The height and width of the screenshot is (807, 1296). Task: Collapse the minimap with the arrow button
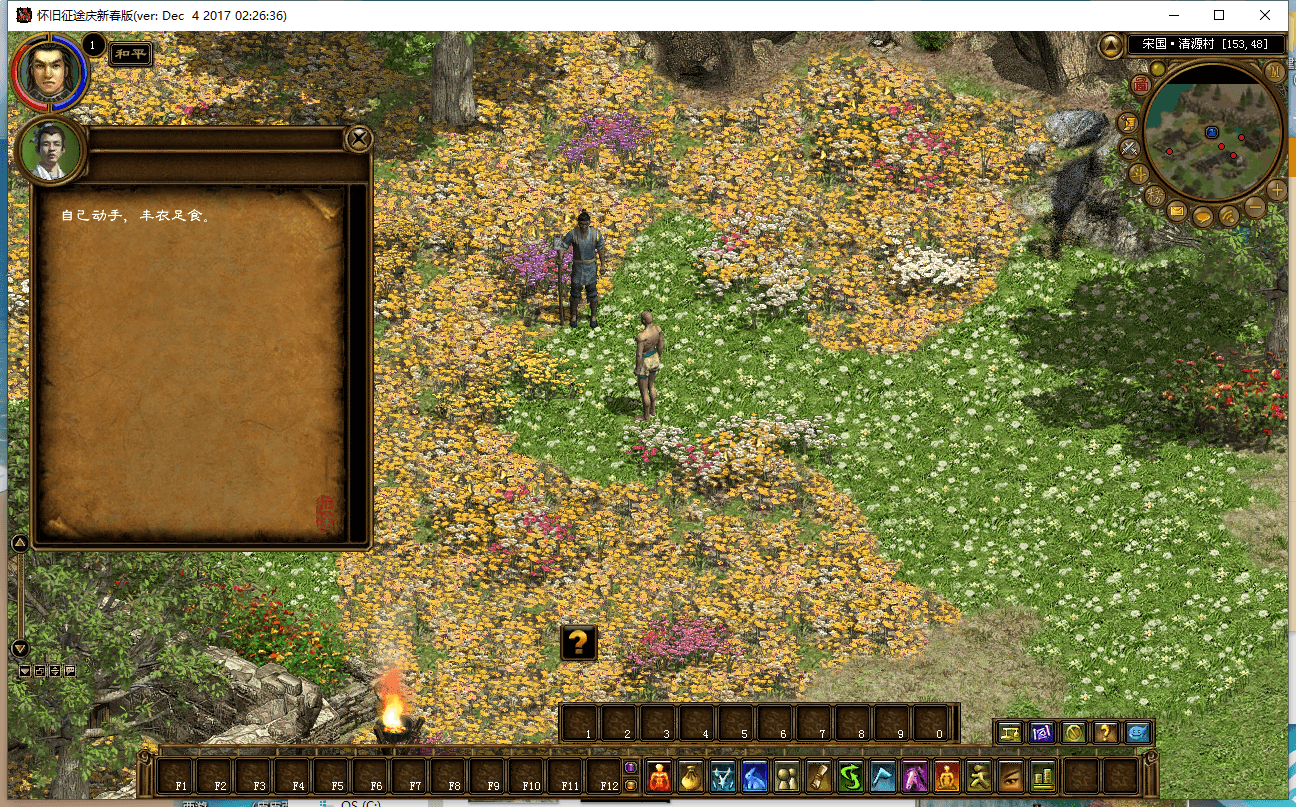coord(1111,45)
